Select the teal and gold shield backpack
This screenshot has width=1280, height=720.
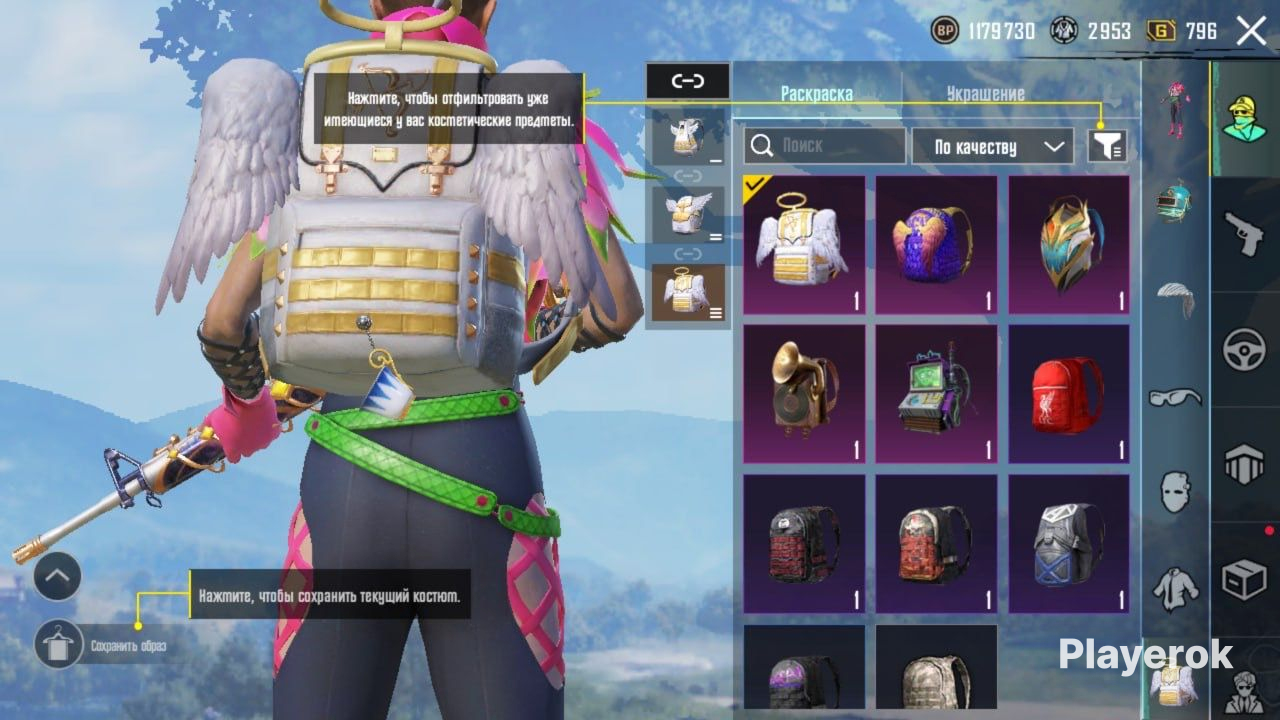tap(1068, 245)
